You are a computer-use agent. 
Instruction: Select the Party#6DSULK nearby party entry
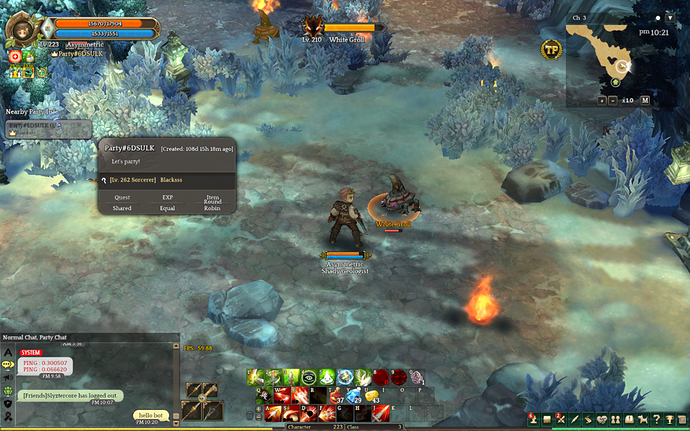click(x=45, y=128)
